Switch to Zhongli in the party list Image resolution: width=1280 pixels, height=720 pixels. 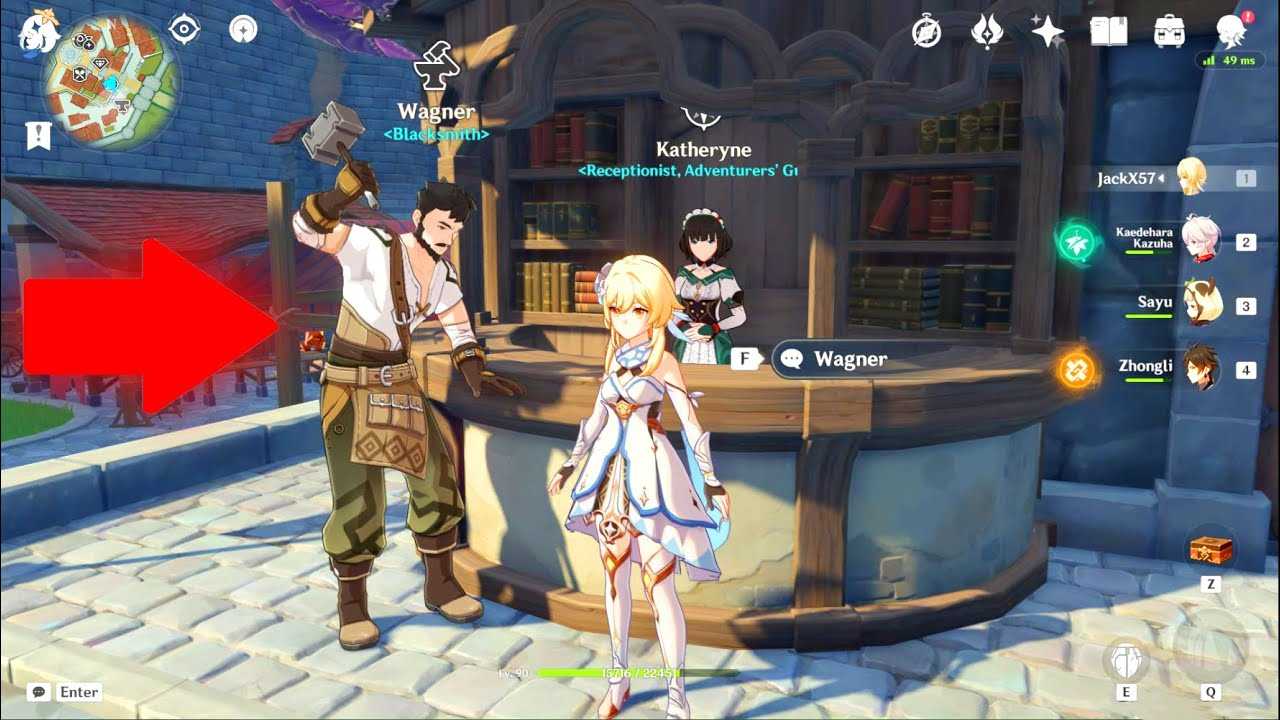1200,368
